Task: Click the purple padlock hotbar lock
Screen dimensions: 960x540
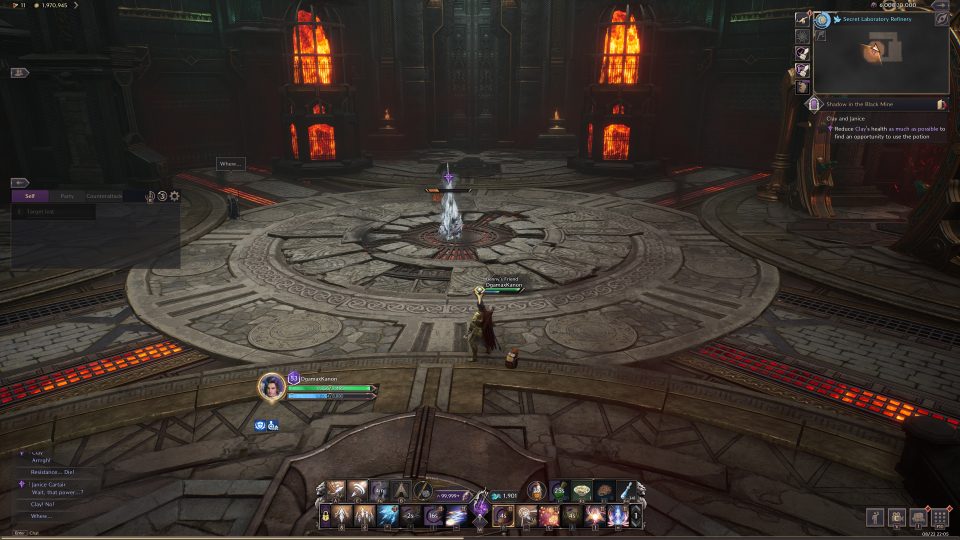Action: click(327, 515)
